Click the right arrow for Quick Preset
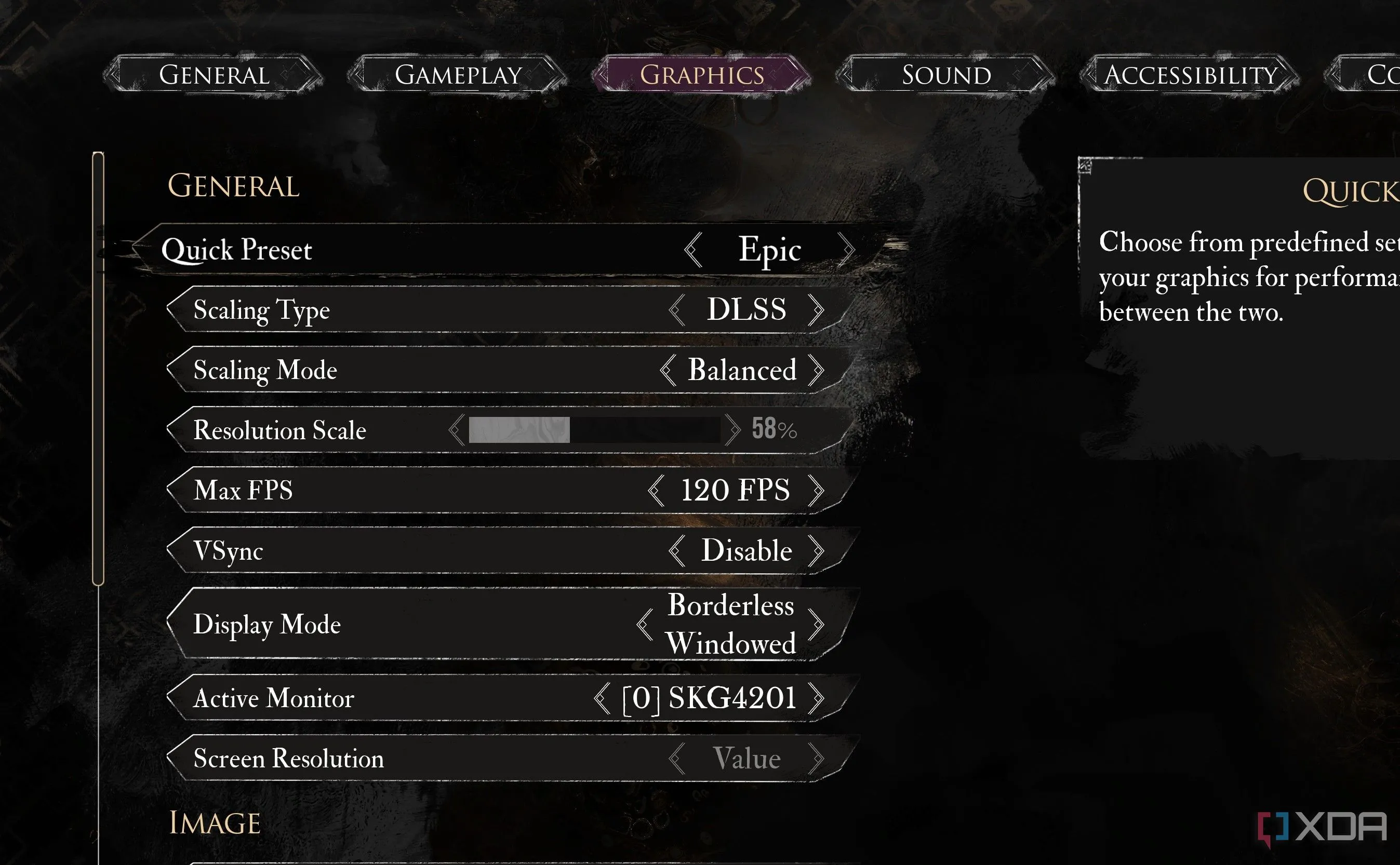This screenshot has height=865, width=1400. (x=846, y=249)
